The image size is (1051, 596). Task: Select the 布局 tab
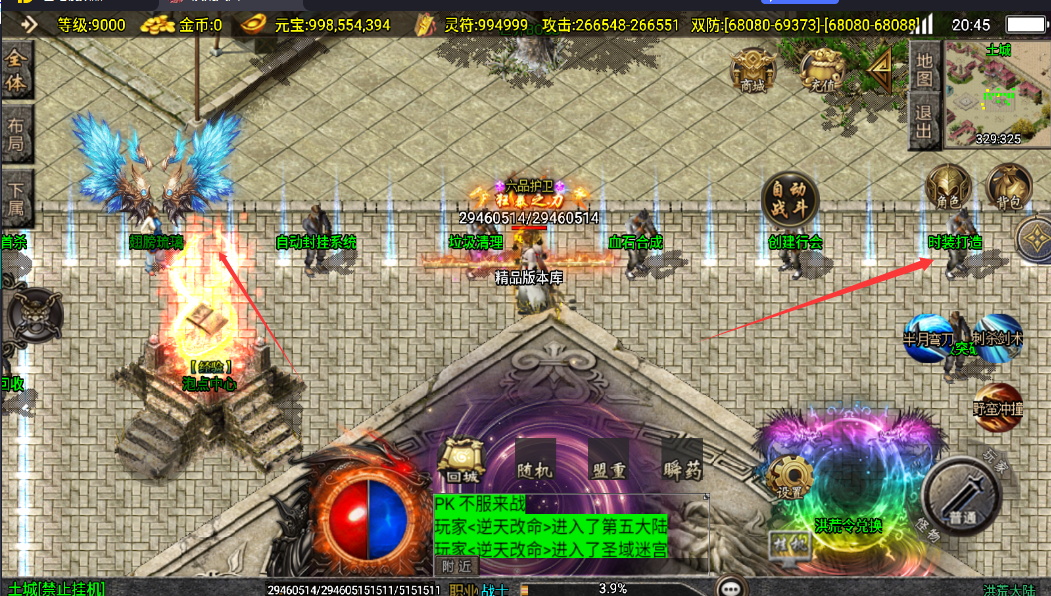pyautogui.click(x=16, y=134)
